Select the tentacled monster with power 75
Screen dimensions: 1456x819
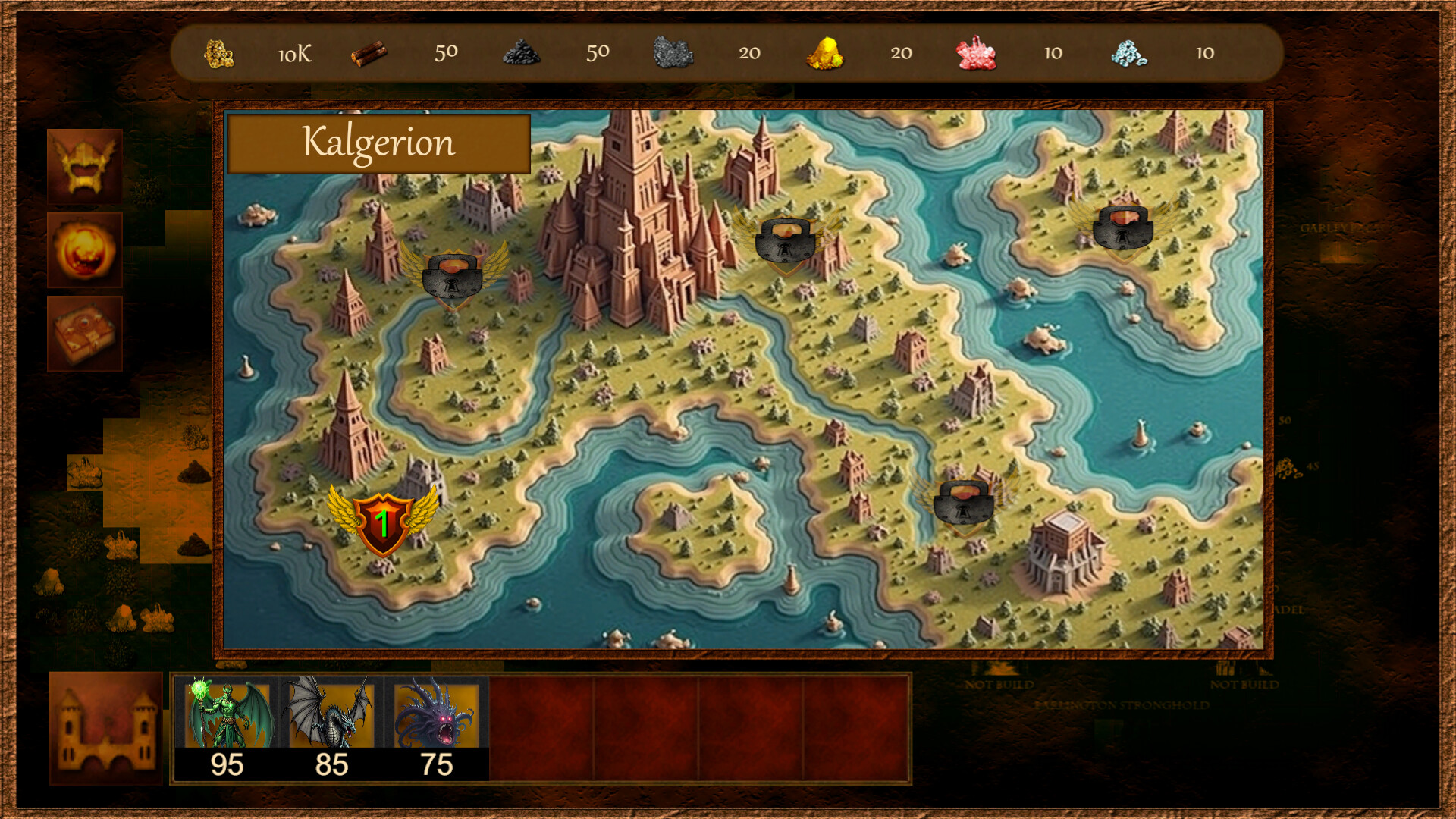pyautogui.click(x=435, y=711)
